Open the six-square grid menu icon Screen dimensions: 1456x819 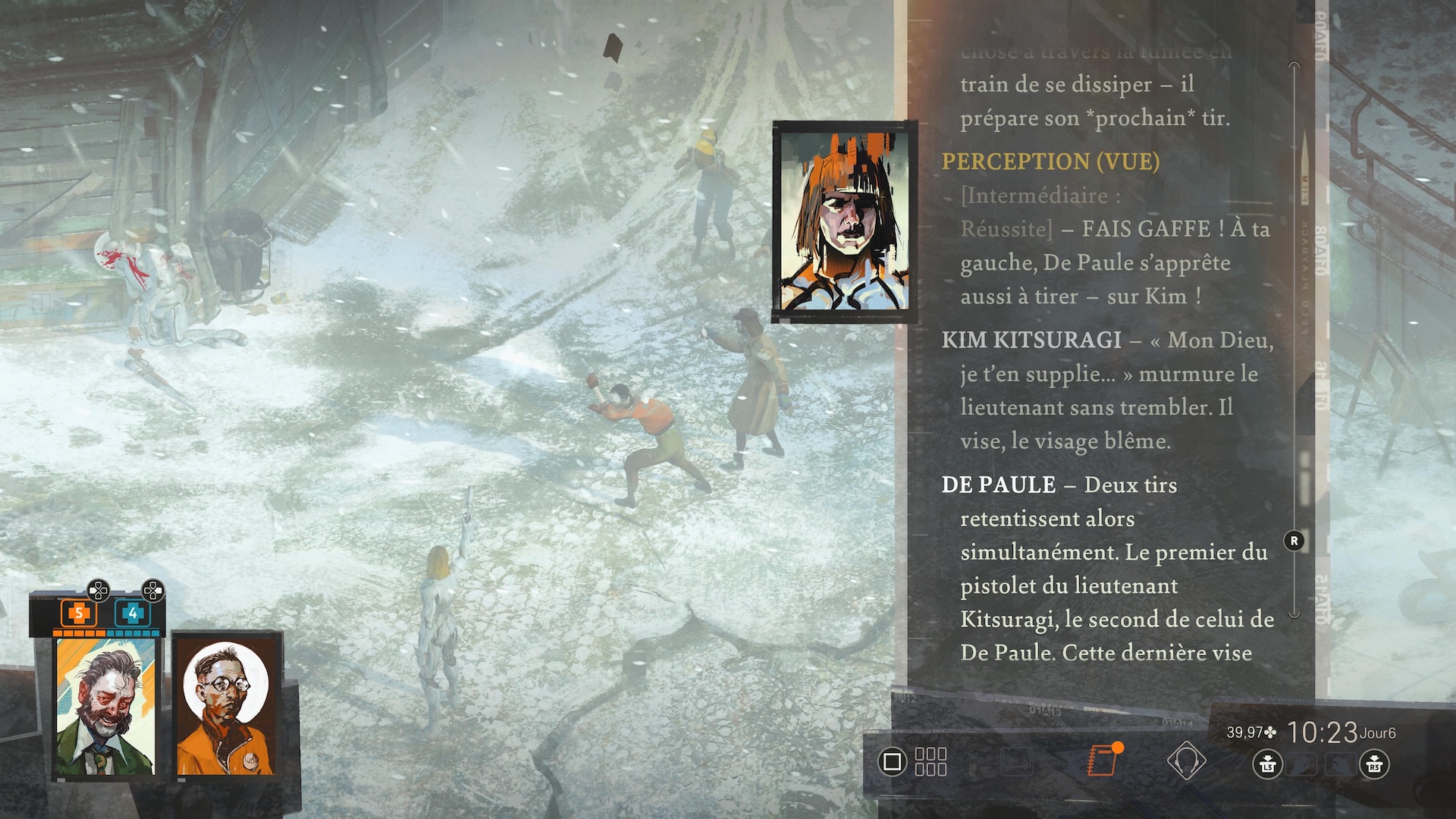click(x=930, y=761)
